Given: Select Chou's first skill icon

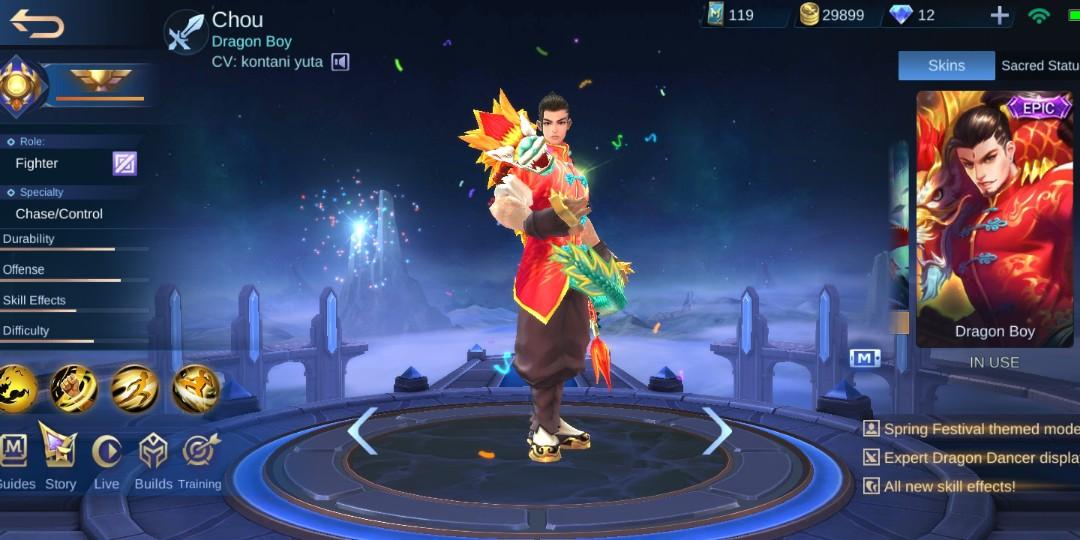Looking at the screenshot, I should (x=17, y=388).
